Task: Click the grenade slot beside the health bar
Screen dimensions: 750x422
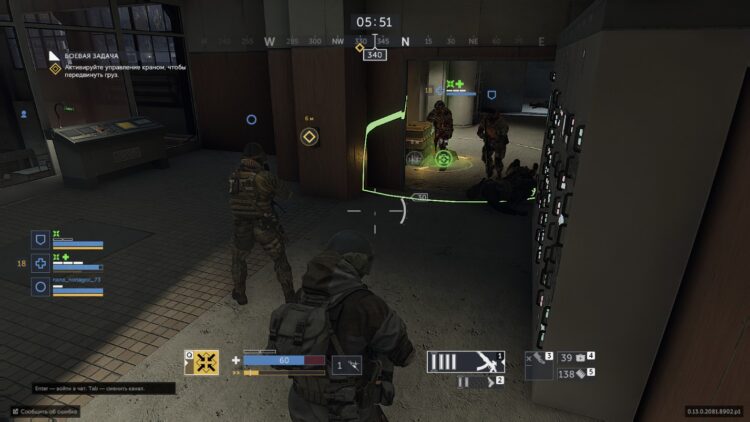Action: click(347, 366)
